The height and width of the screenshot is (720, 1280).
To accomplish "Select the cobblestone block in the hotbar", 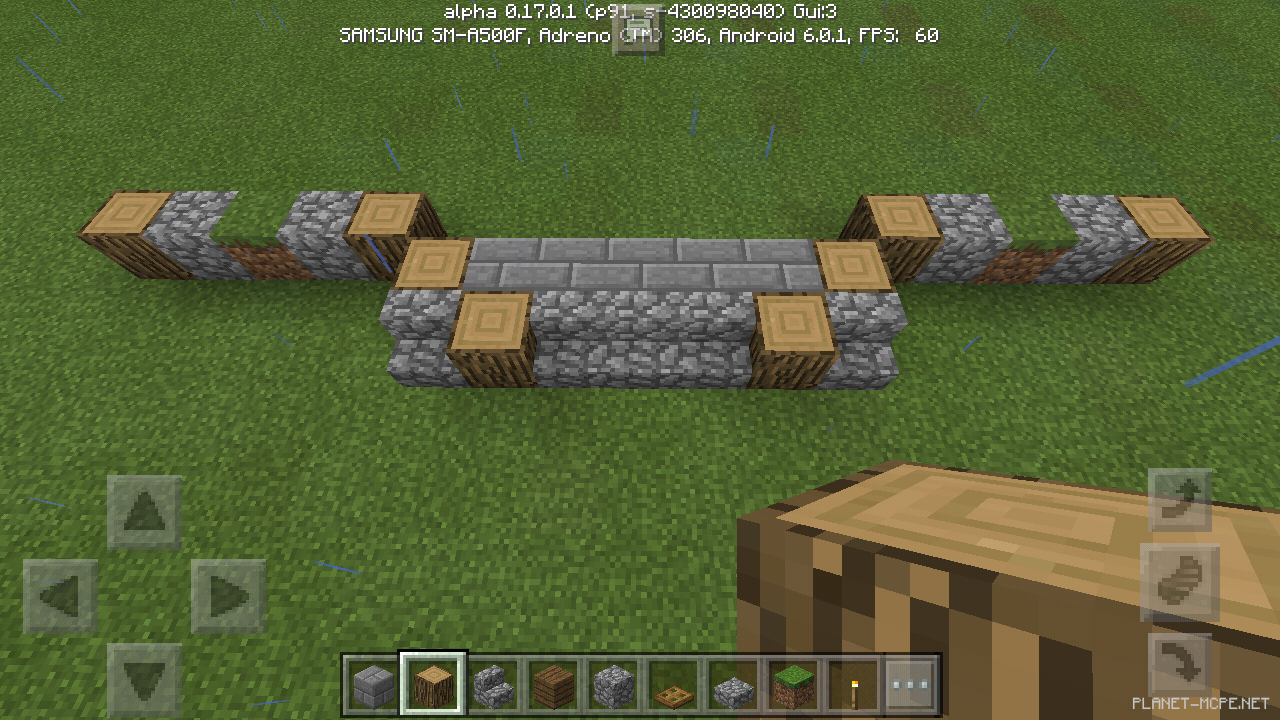I will [x=612, y=684].
